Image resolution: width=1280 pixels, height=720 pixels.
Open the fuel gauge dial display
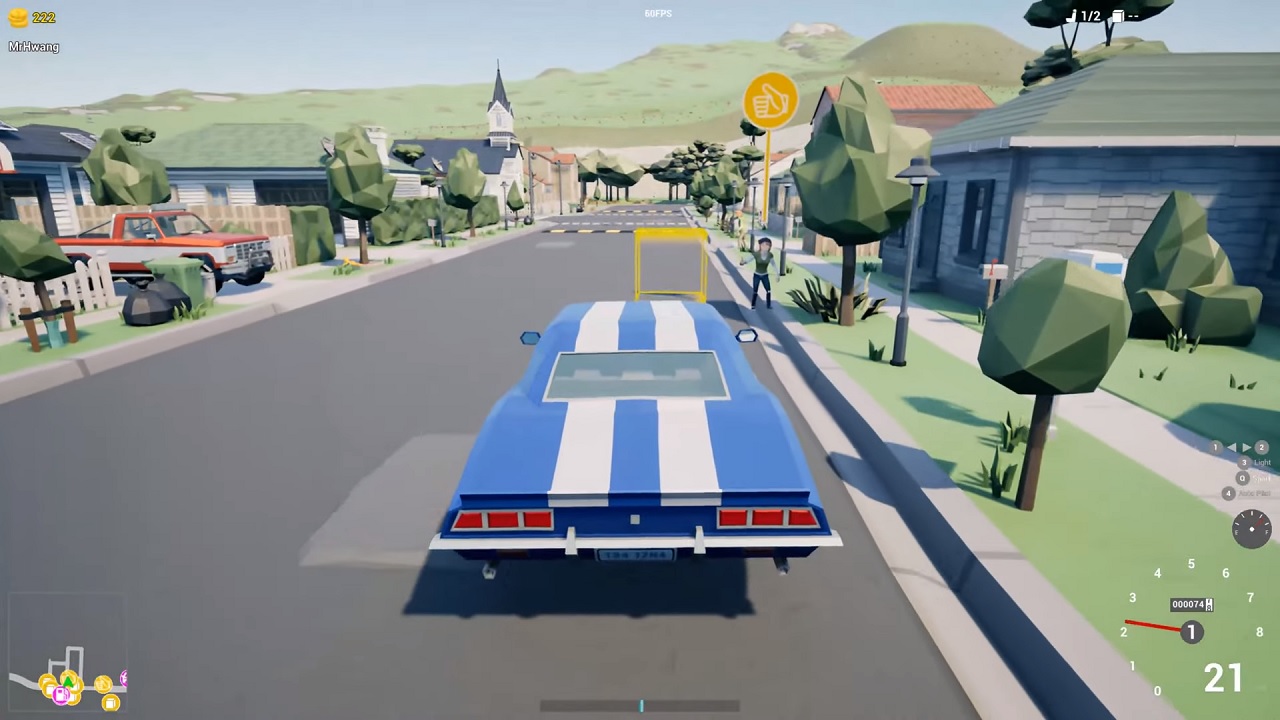point(1251,529)
